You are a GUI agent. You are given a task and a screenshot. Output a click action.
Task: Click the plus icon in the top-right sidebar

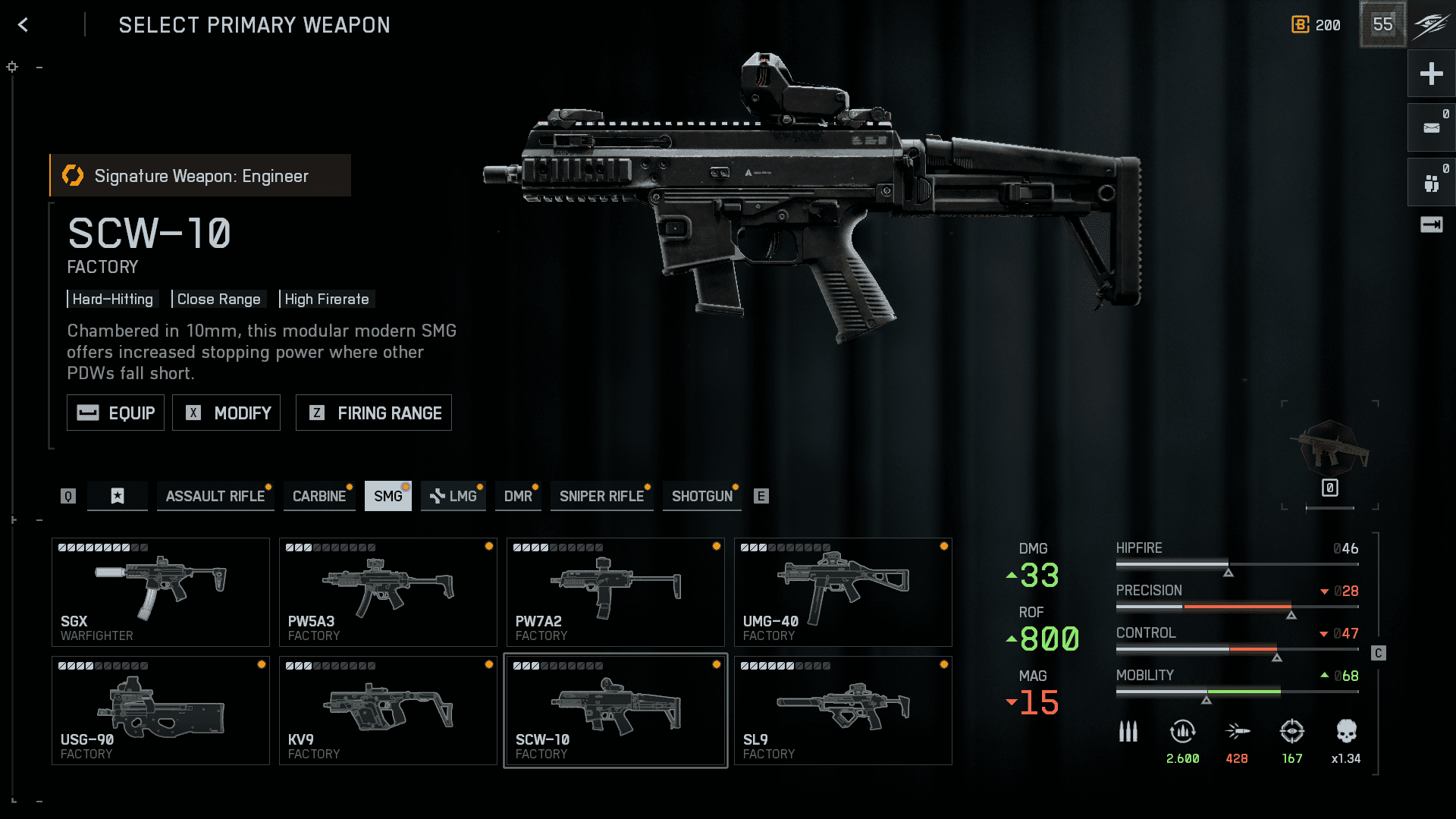(1431, 74)
